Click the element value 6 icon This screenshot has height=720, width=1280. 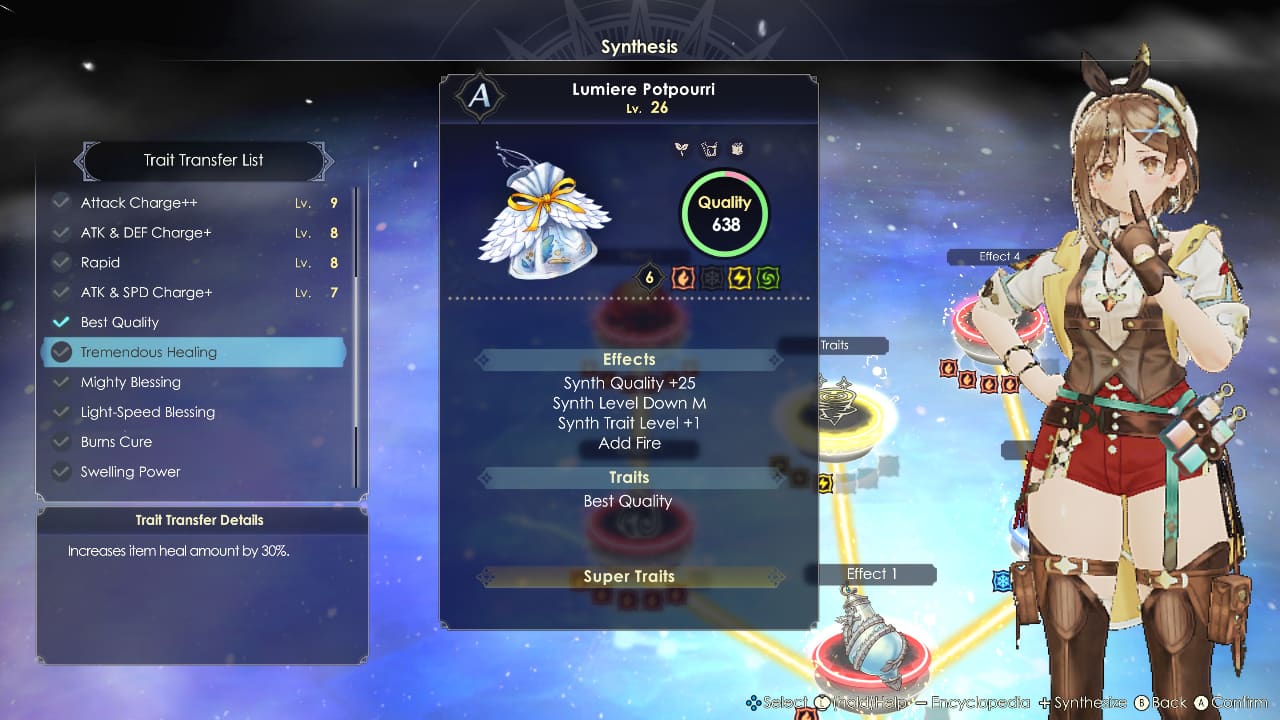coord(648,278)
